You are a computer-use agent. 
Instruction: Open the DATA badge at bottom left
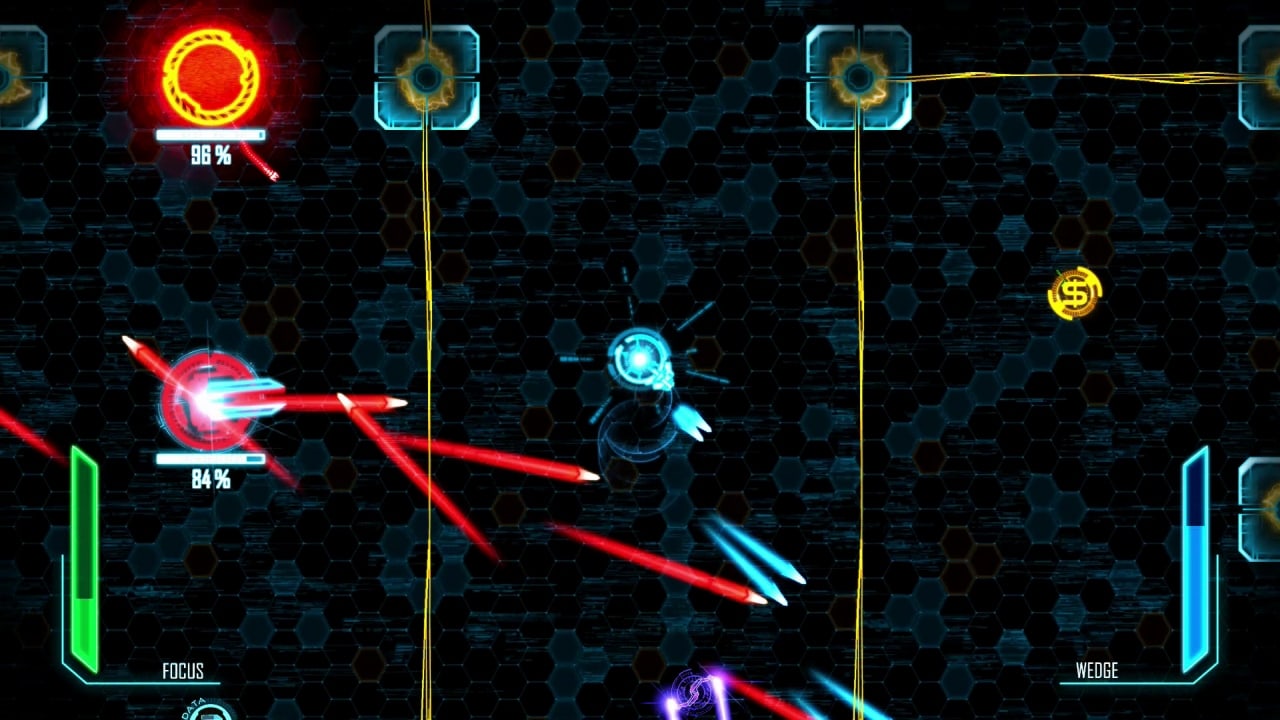click(x=210, y=712)
